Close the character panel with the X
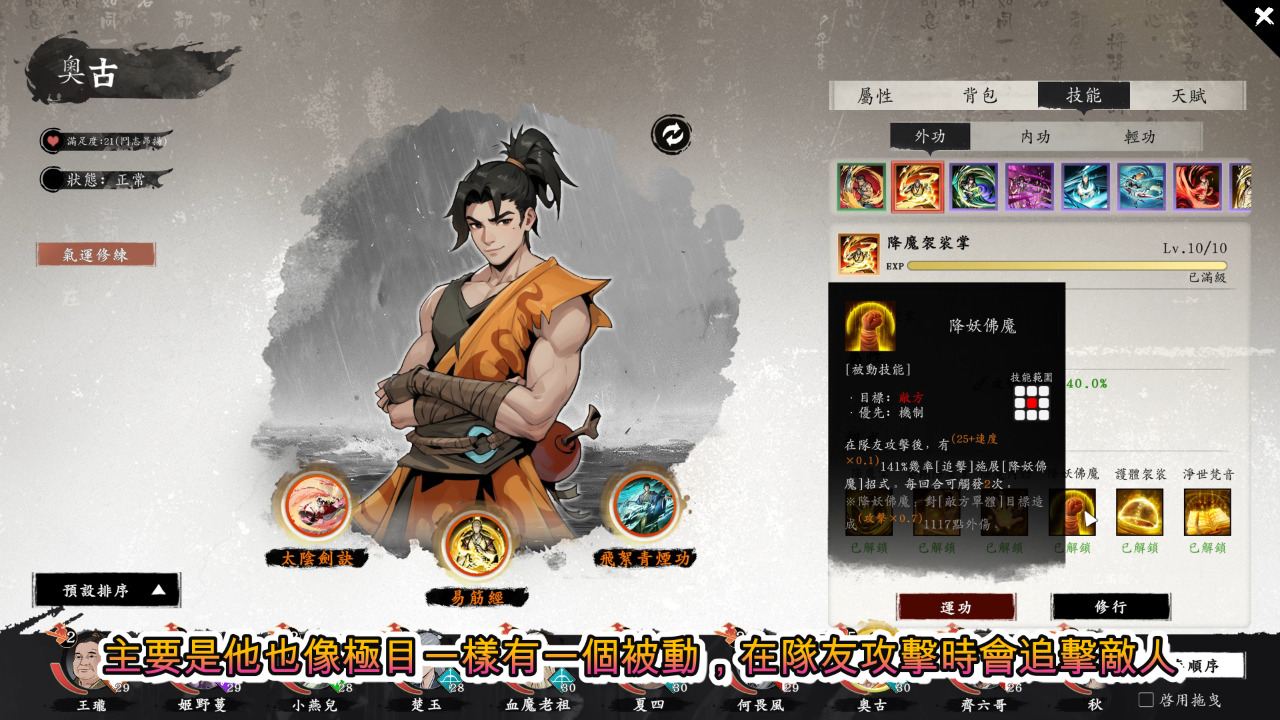The width and height of the screenshot is (1280, 720). click(1263, 16)
